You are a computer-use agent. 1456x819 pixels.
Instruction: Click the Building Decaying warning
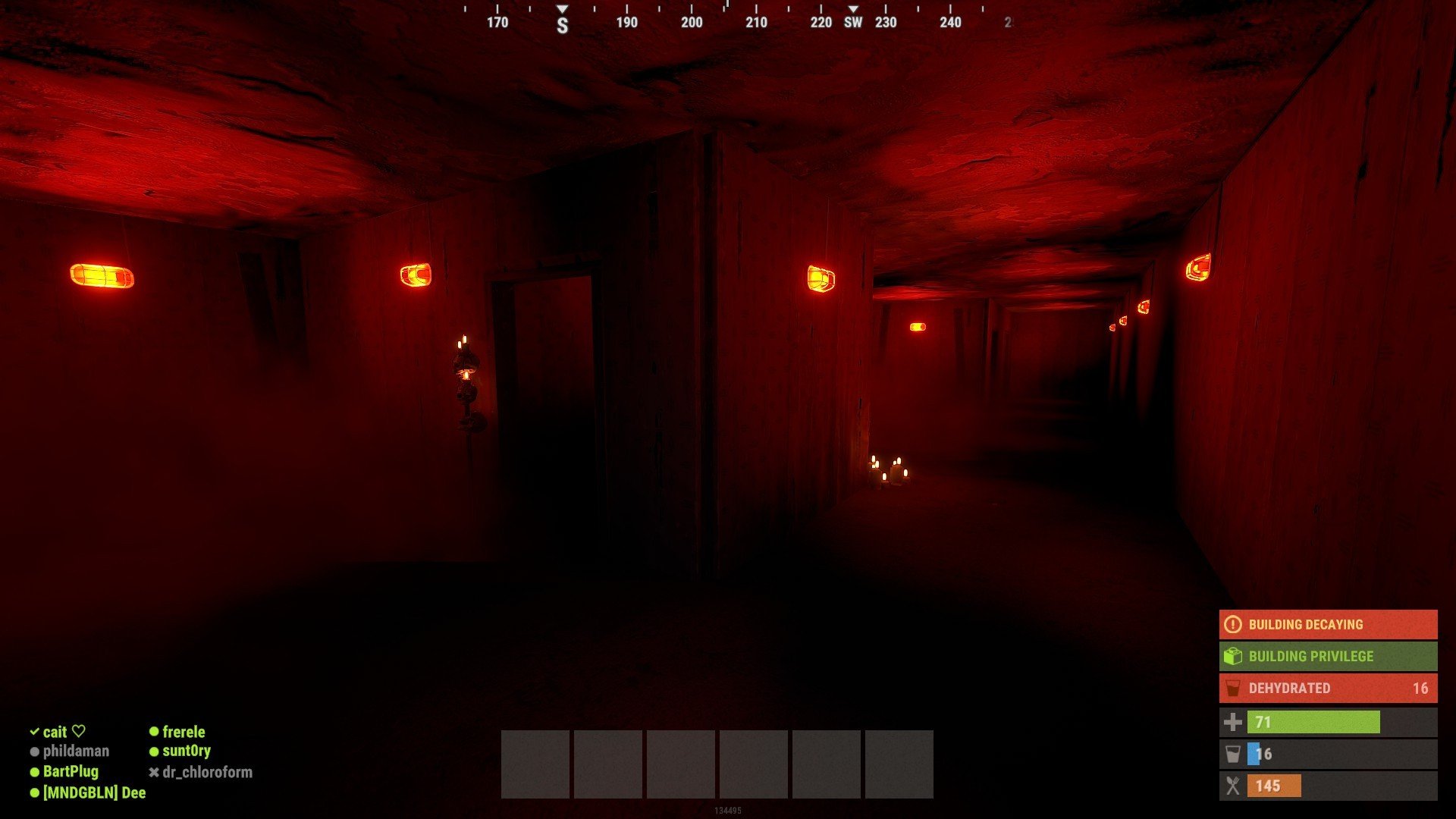[1327, 625]
